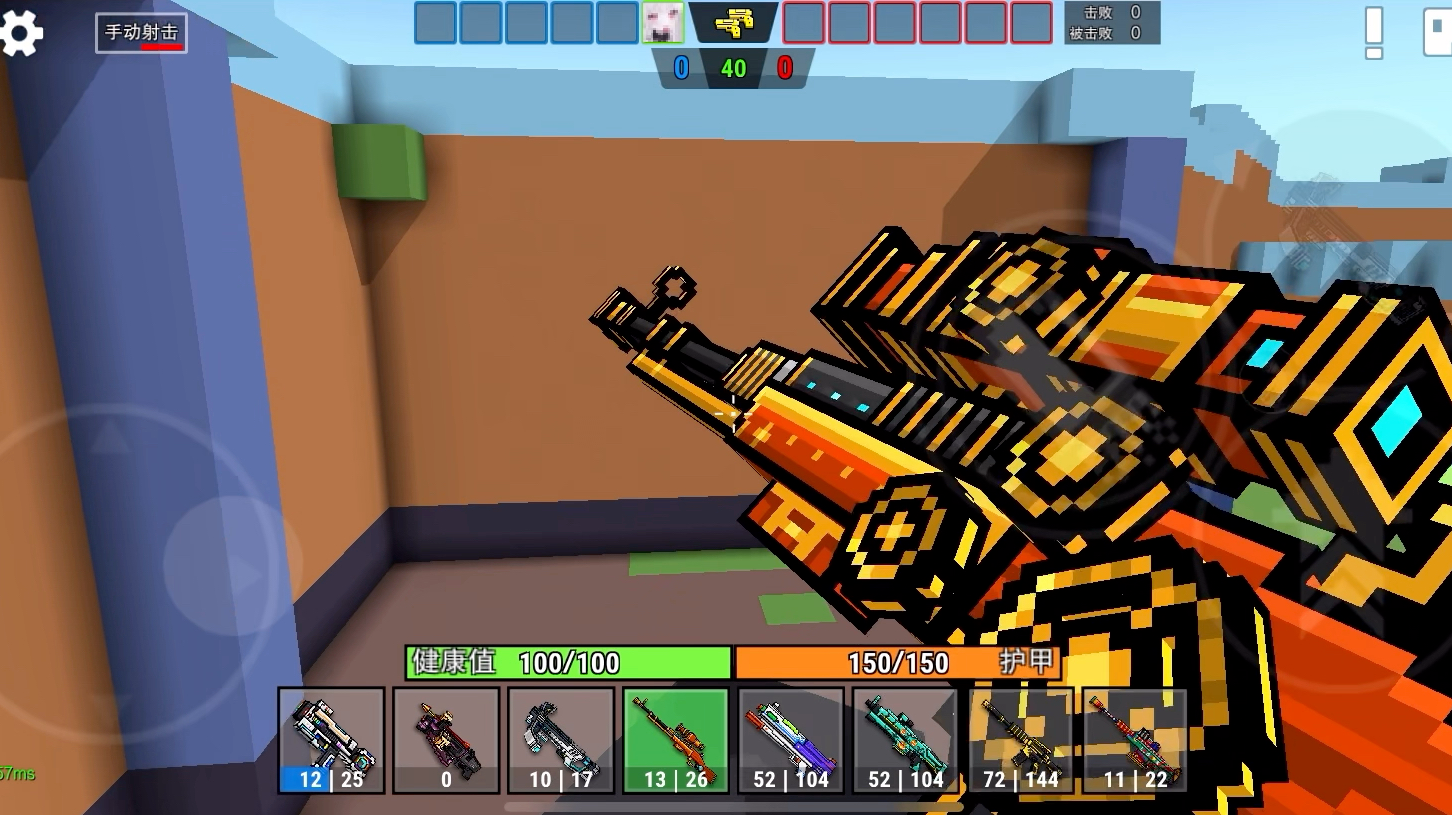This screenshot has height=815, width=1452.
Task: Choose the grey weapon slot with 10|17 ammo
Action: [561, 740]
